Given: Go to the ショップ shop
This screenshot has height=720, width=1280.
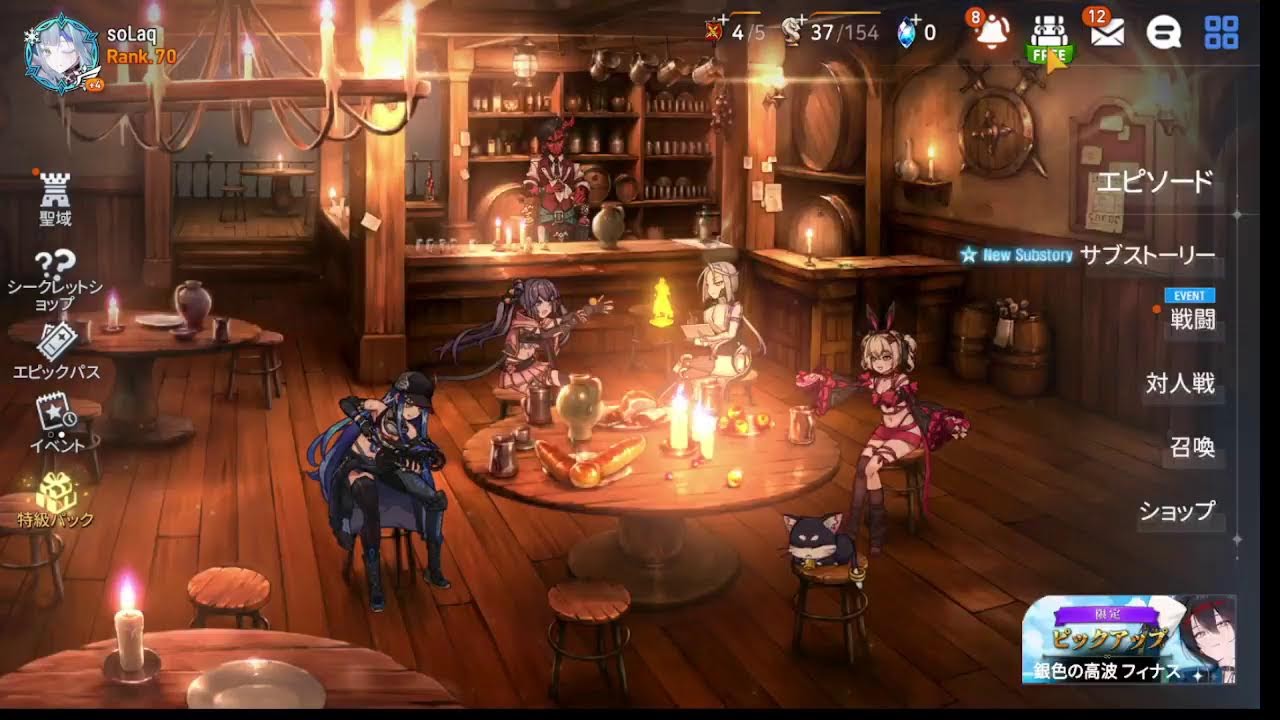Looking at the screenshot, I should click(1177, 511).
